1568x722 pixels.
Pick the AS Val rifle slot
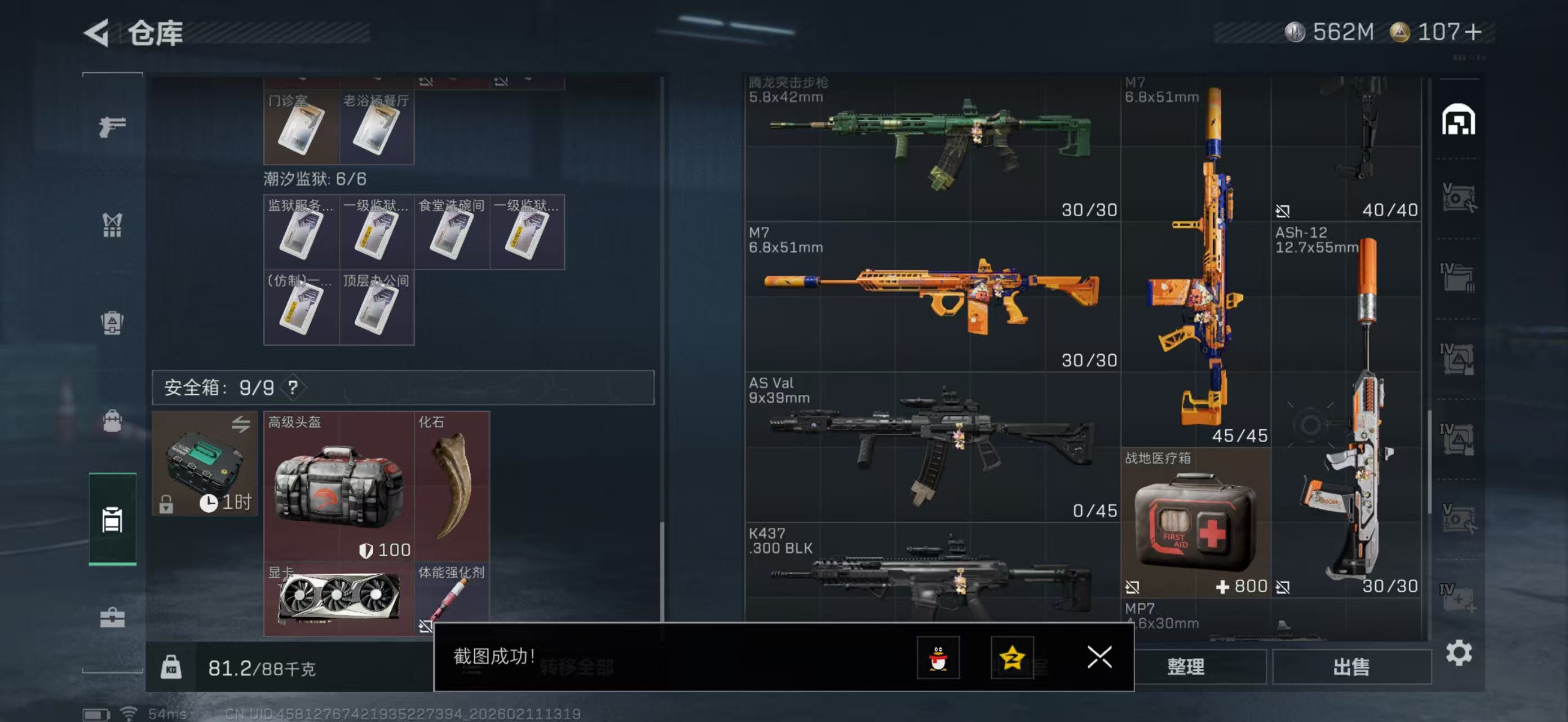click(x=931, y=446)
